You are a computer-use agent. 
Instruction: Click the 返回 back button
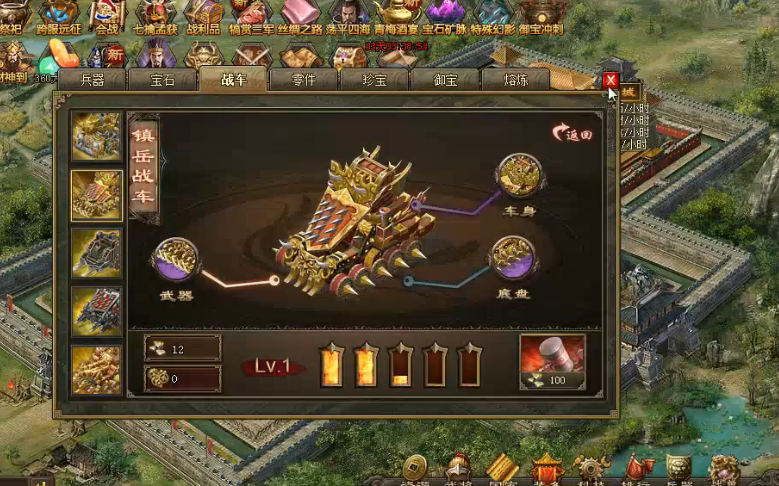573,133
